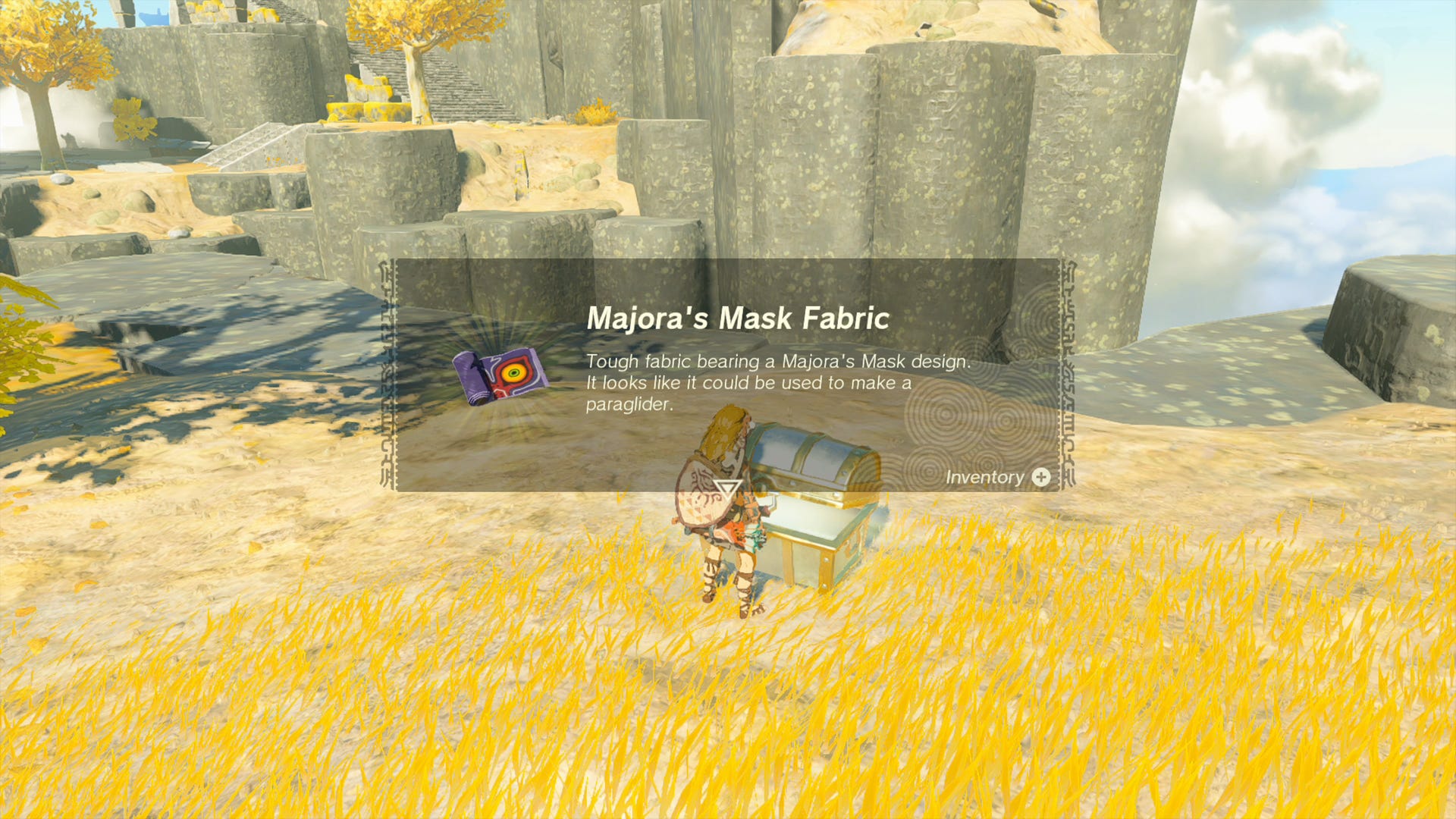Expand the Inventory section
The width and height of the screenshot is (1456, 819).
1001,478
